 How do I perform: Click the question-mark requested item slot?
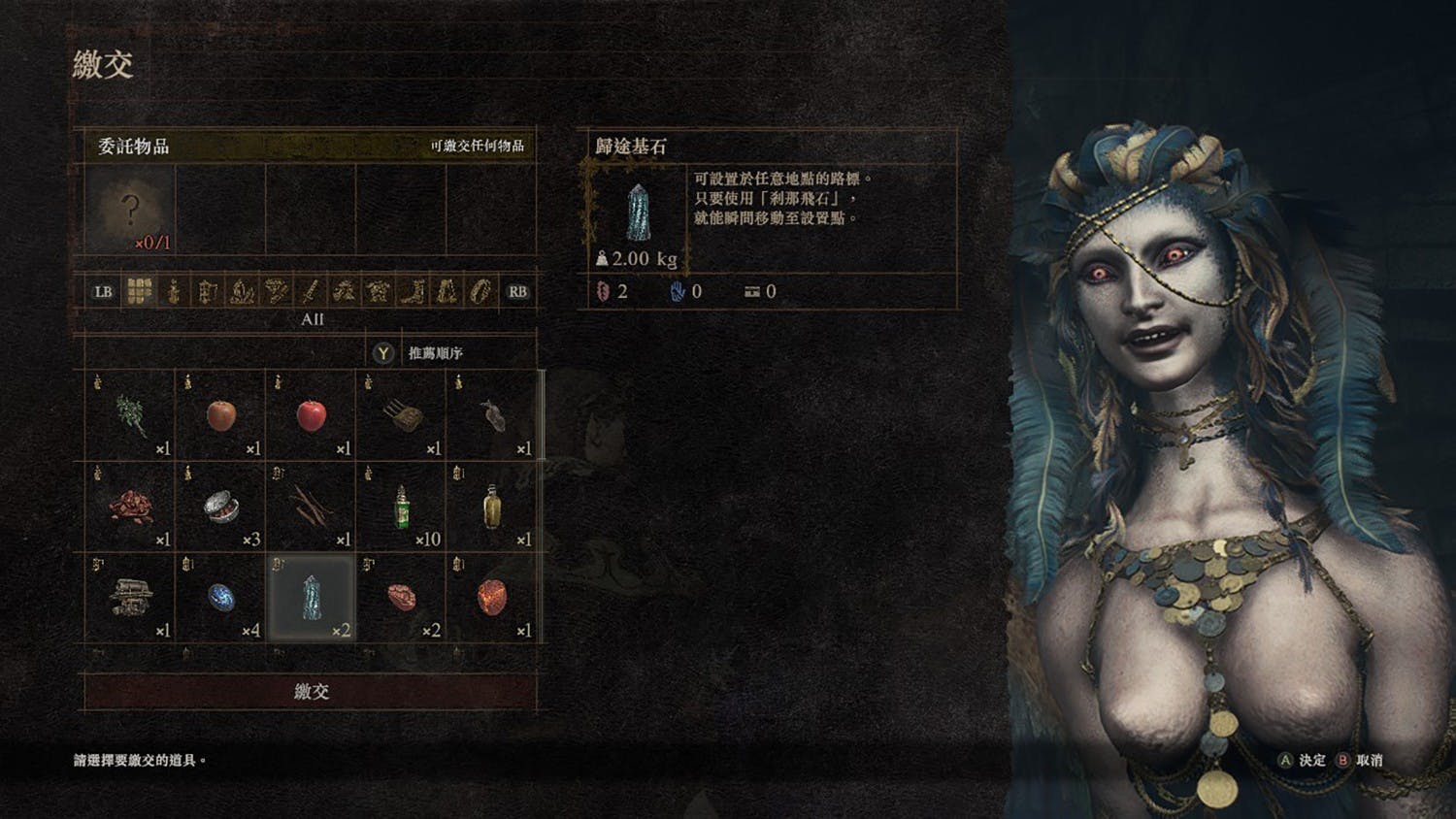[130, 209]
